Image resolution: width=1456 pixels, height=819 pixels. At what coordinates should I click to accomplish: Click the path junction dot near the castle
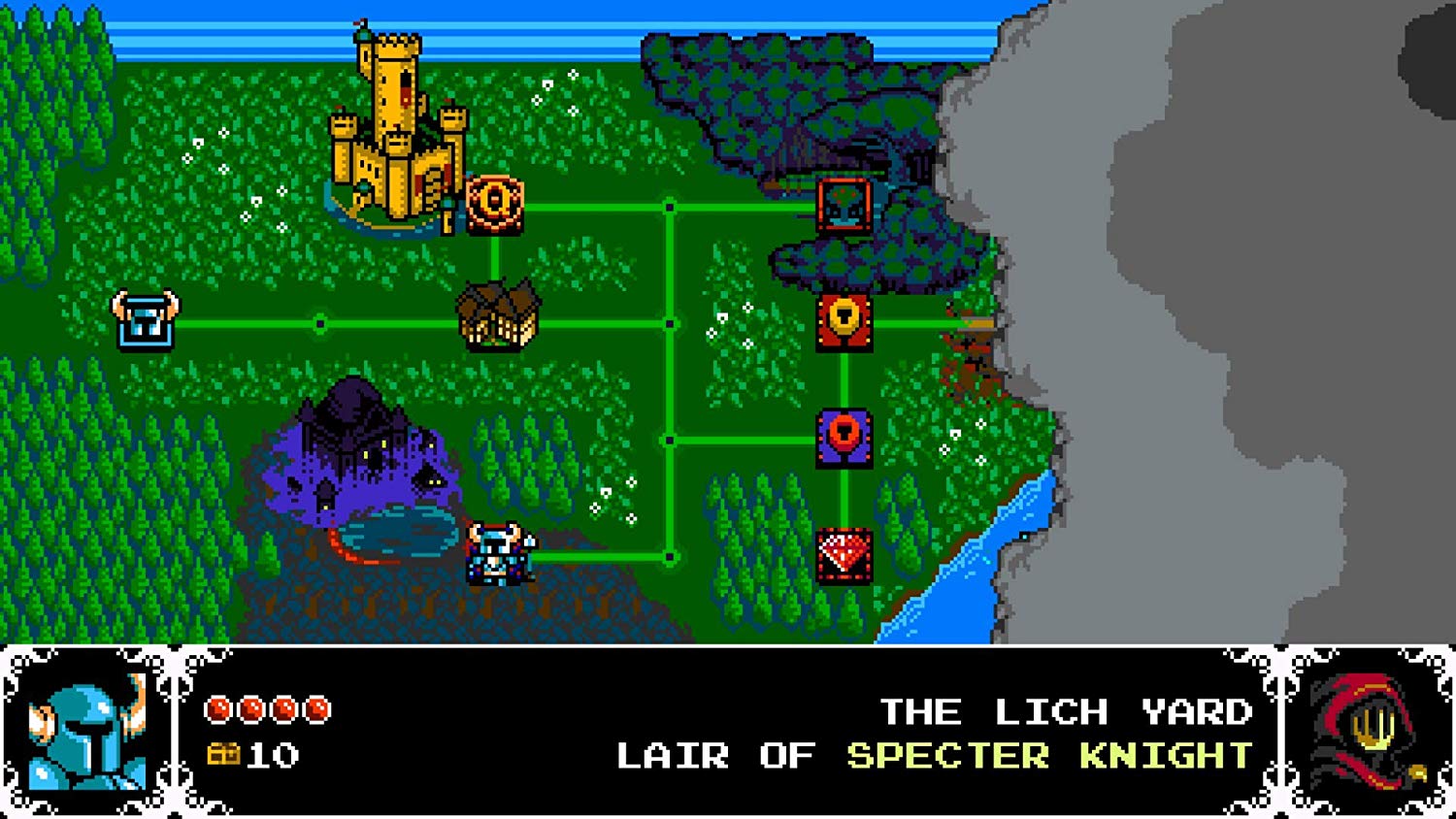pyautogui.click(x=668, y=206)
